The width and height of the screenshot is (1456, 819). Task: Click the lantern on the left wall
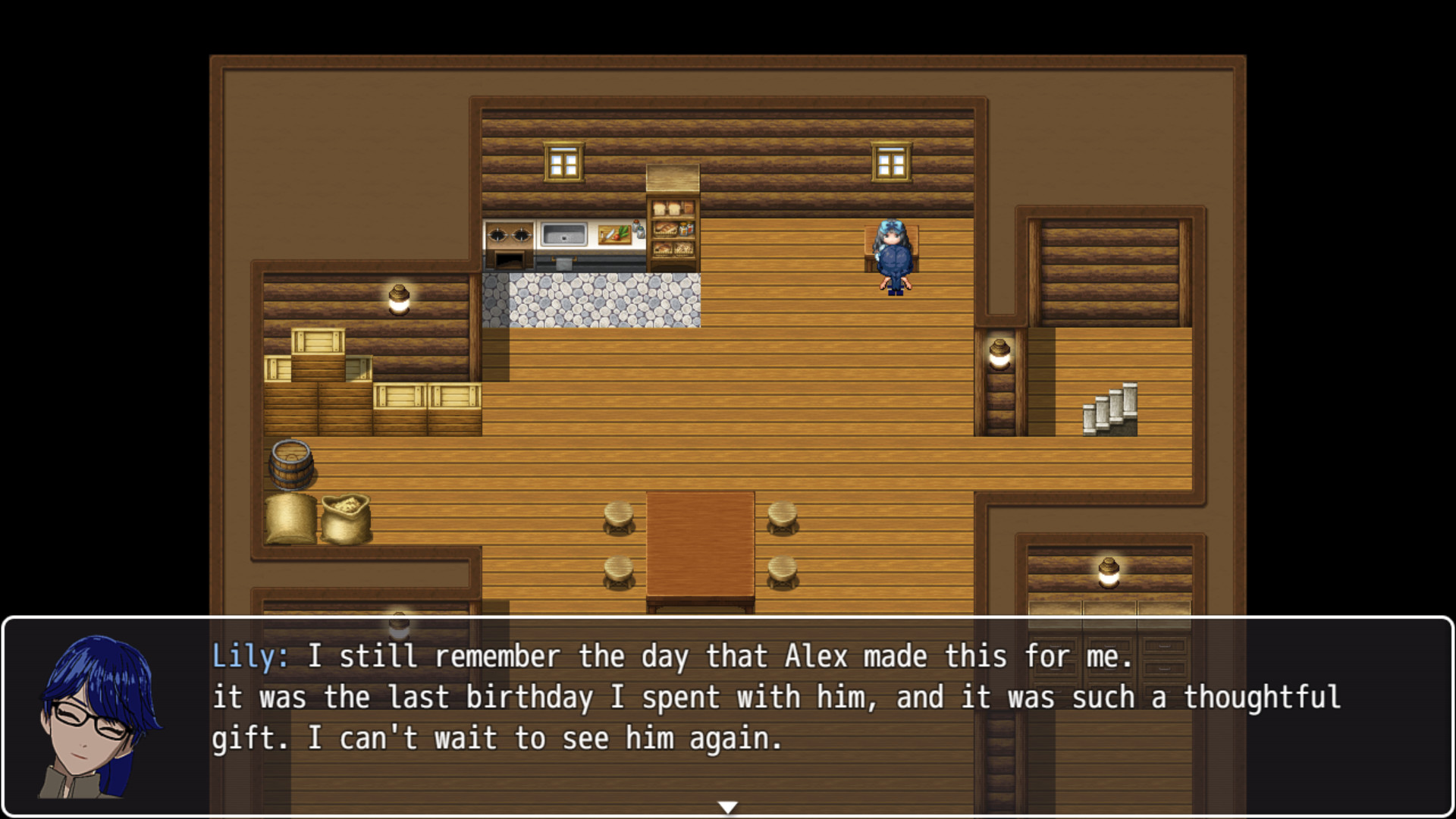point(400,298)
